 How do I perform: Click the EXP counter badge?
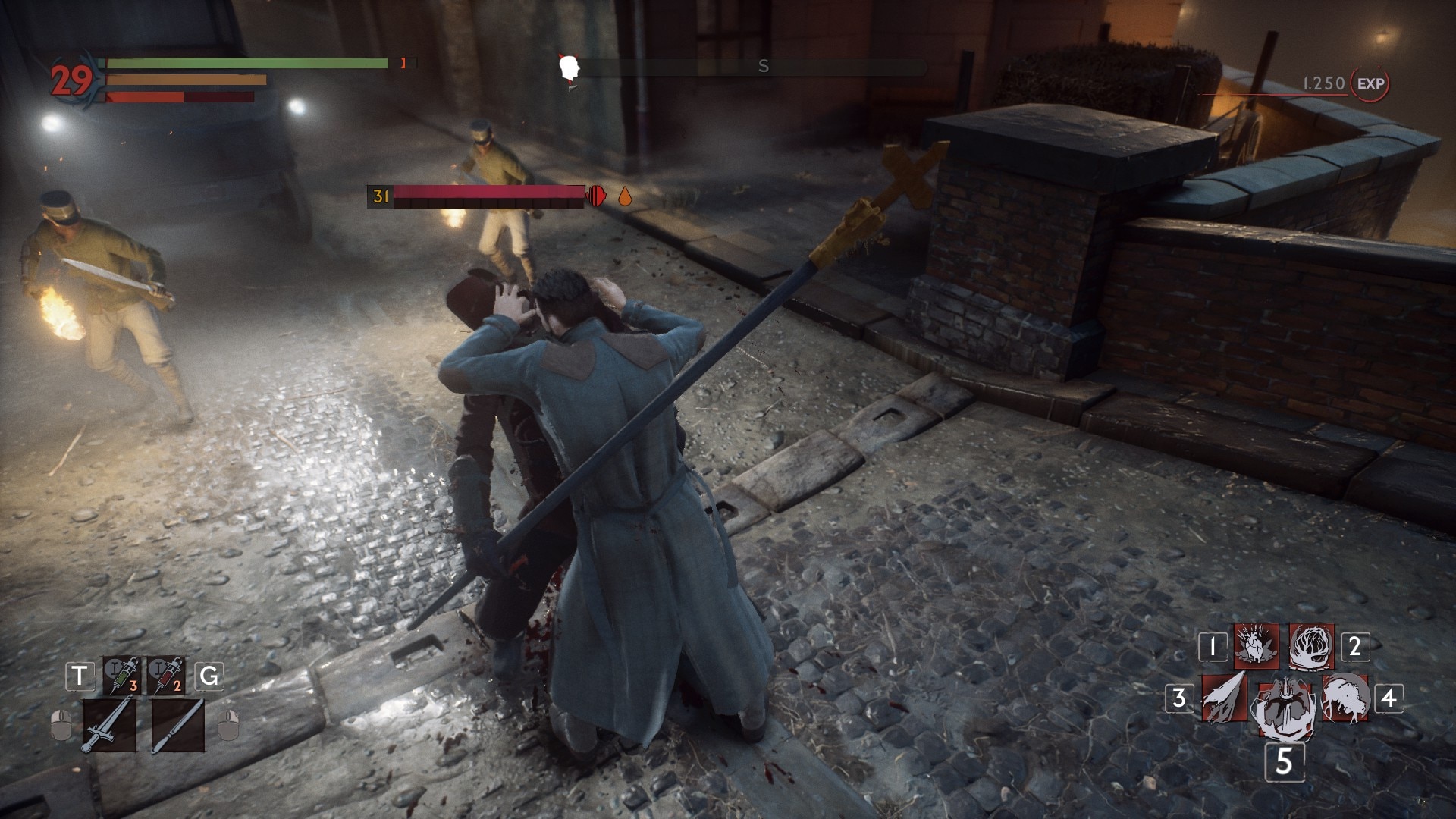[1370, 83]
